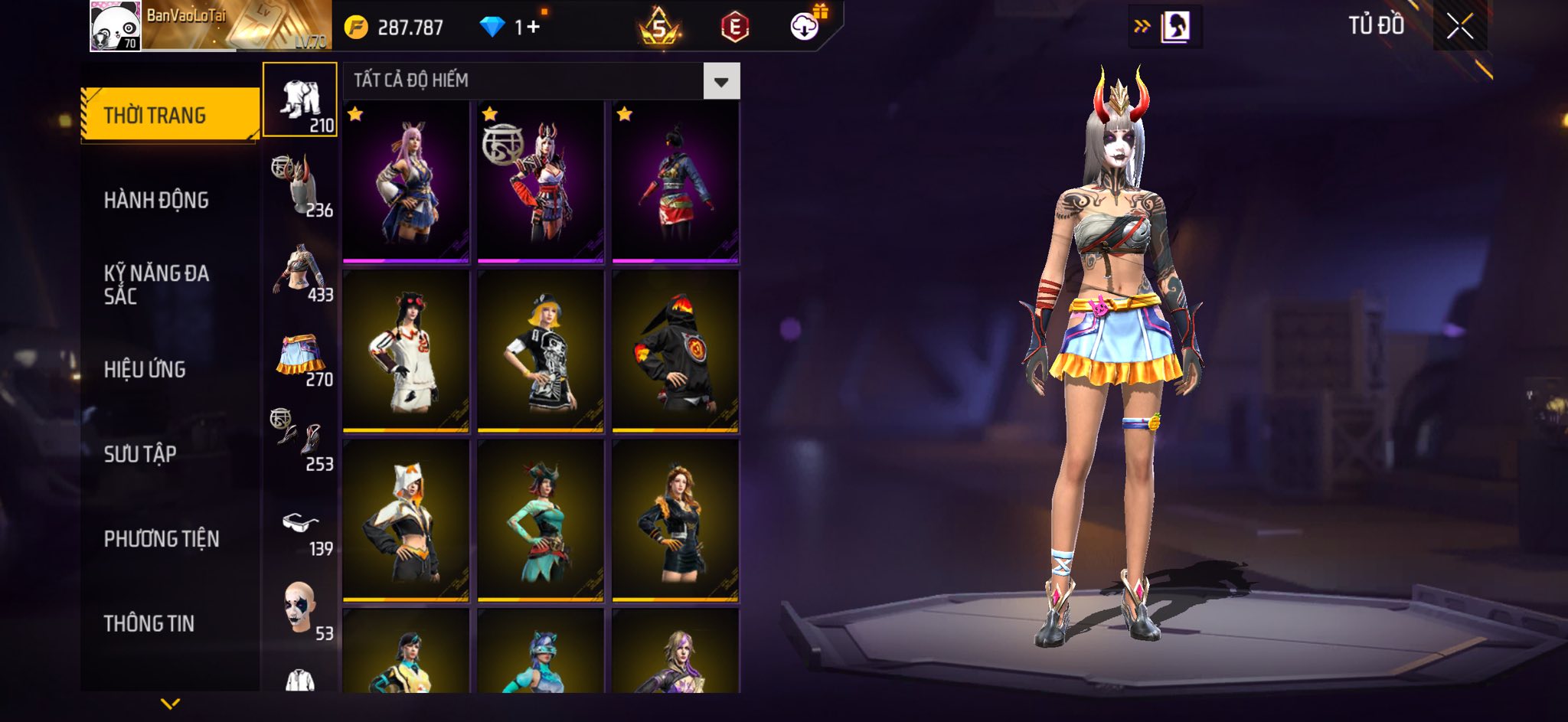Switch to Kỹ Năng Đa Sắc tab
The height and width of the screenshot is (722, 1568).
click(156, 285)
